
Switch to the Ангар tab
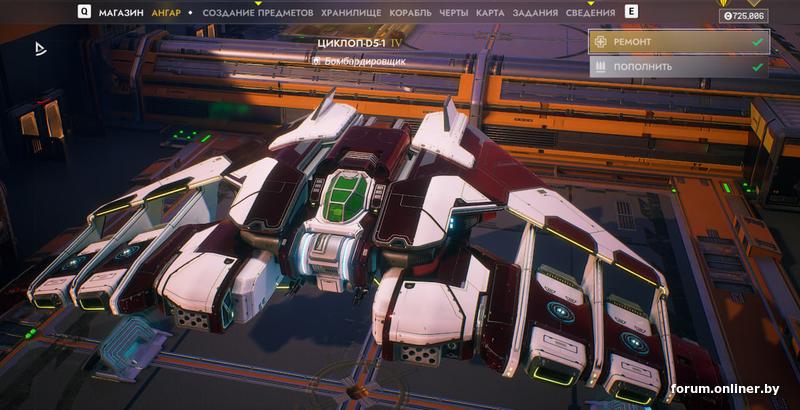point(166,13)
